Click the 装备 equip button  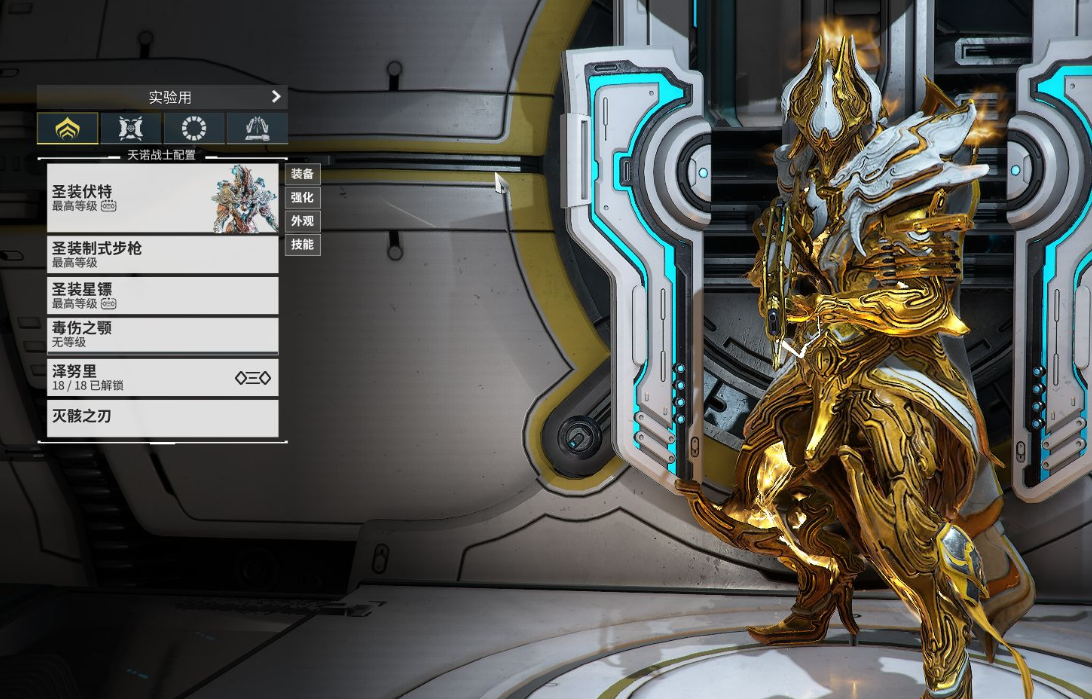point(302,173)
